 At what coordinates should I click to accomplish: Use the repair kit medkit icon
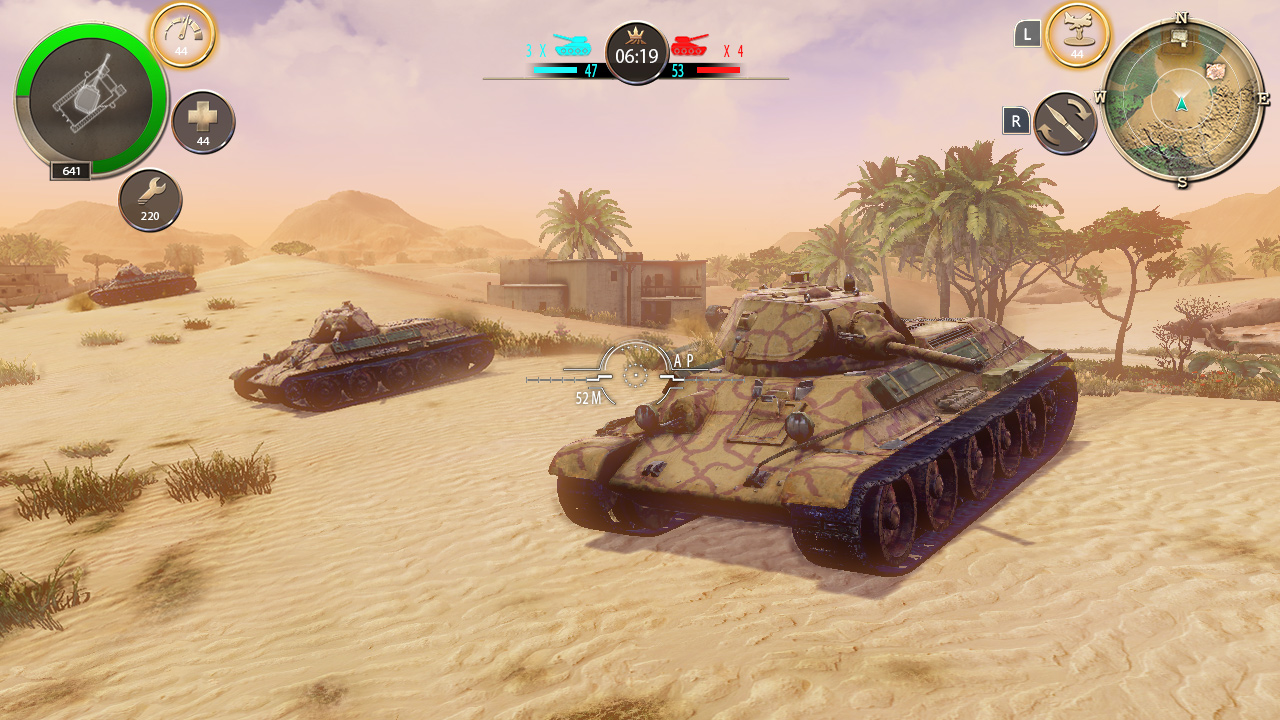203,120
